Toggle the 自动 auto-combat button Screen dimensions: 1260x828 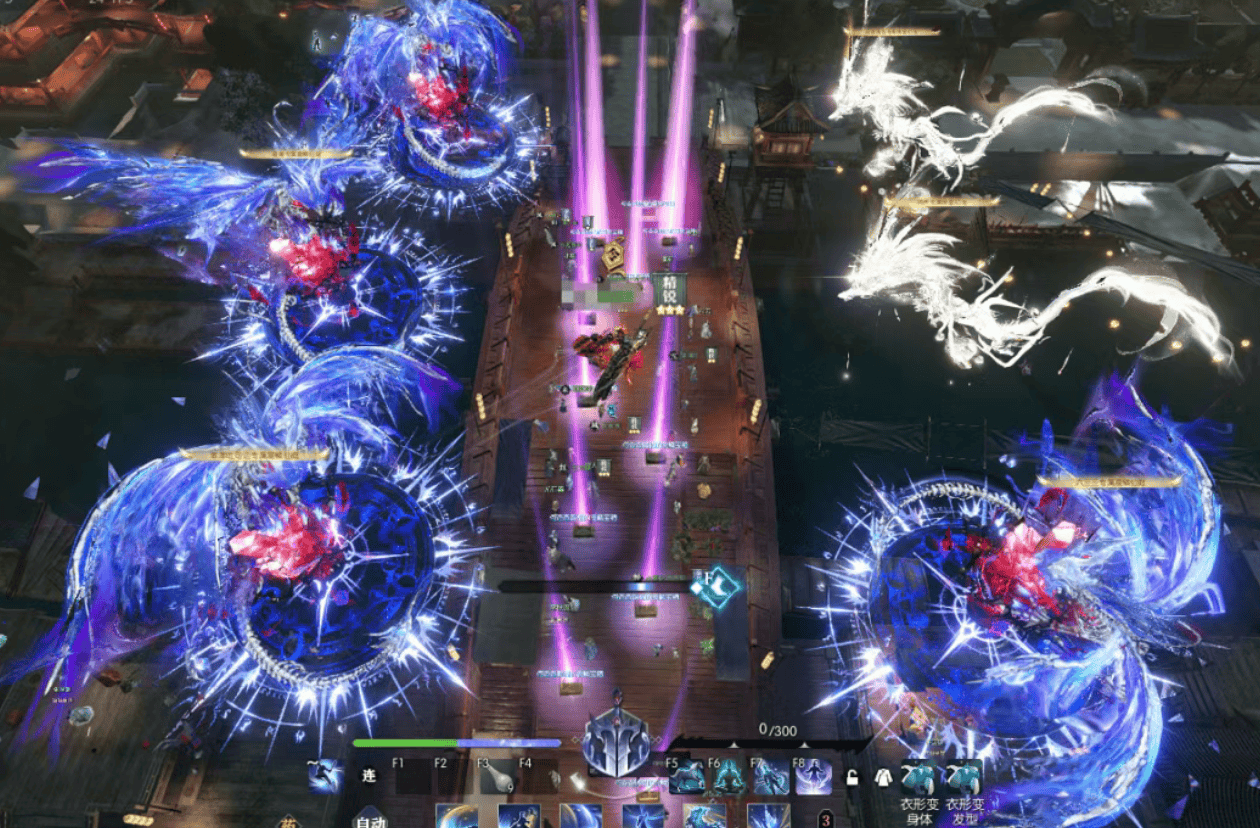click(370, 820)
